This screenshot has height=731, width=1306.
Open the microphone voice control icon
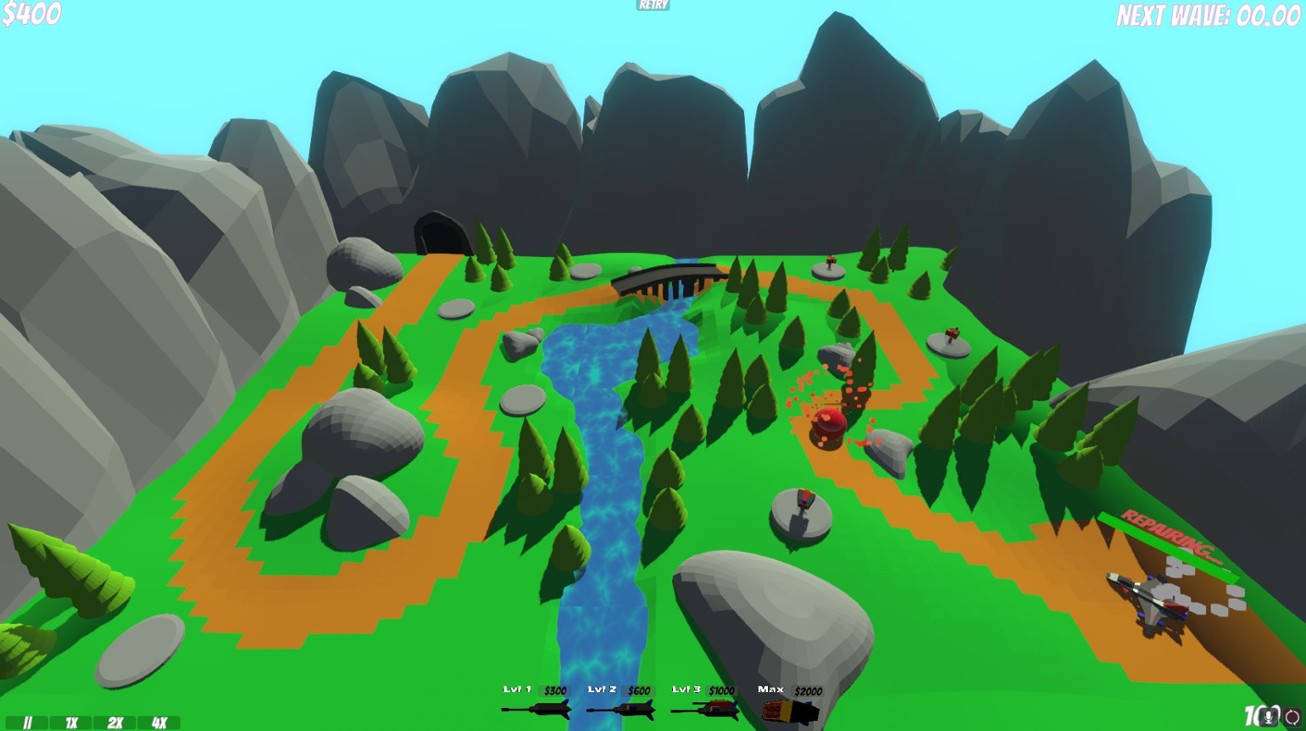coord(1268,716)
